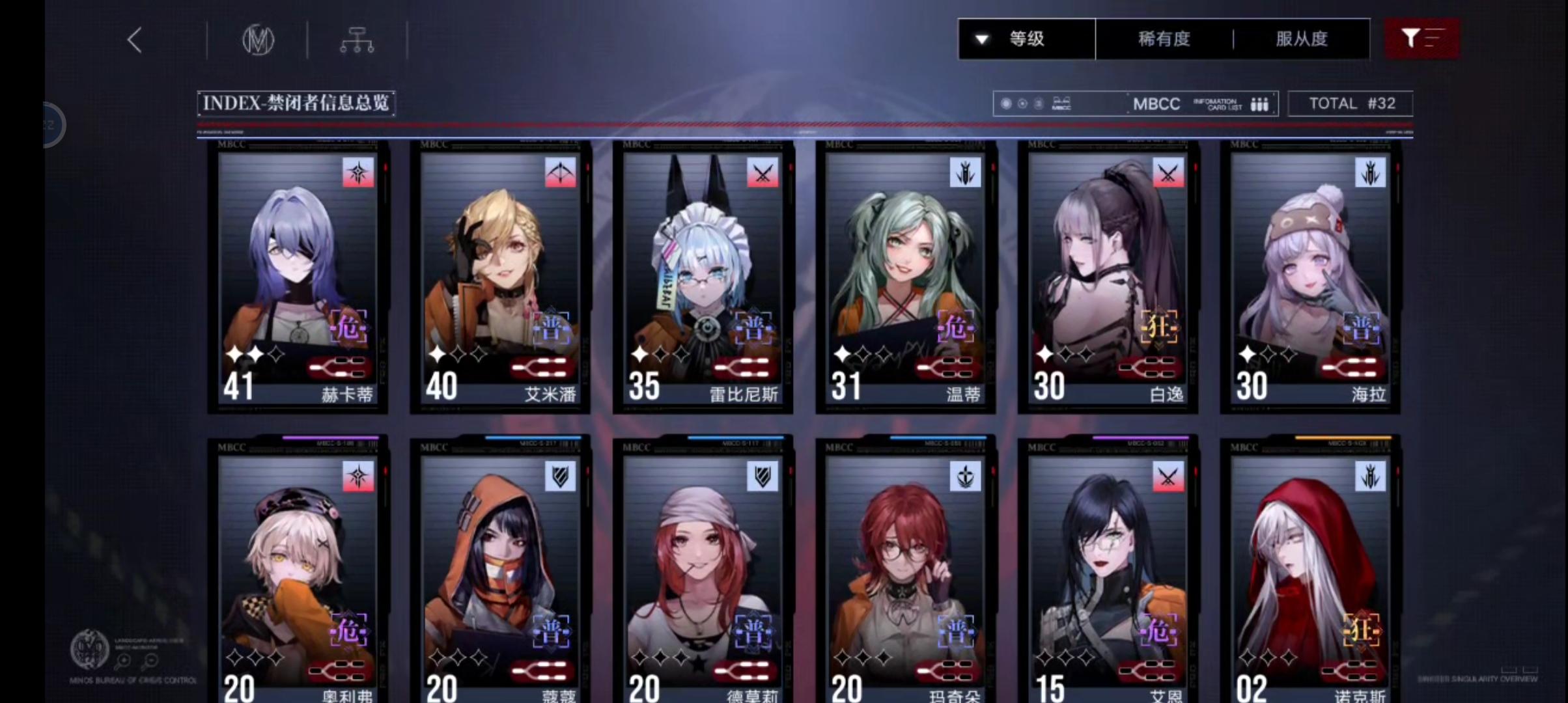The image size is (1568, 703).
Task: Click the insect class icon on 温蒂's card
Action: tap(966, 171)
